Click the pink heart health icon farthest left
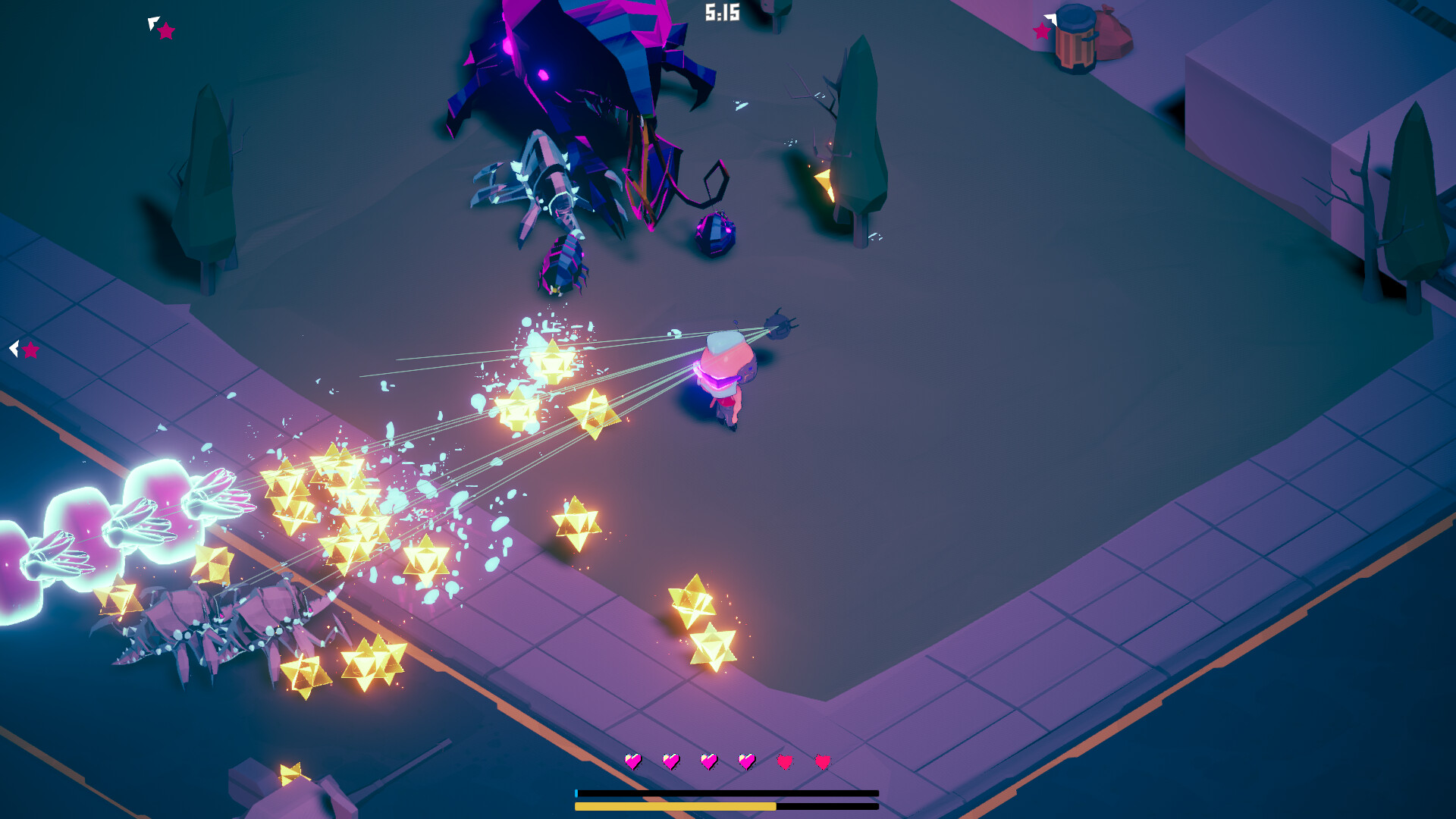 click(x=634, y=761)
